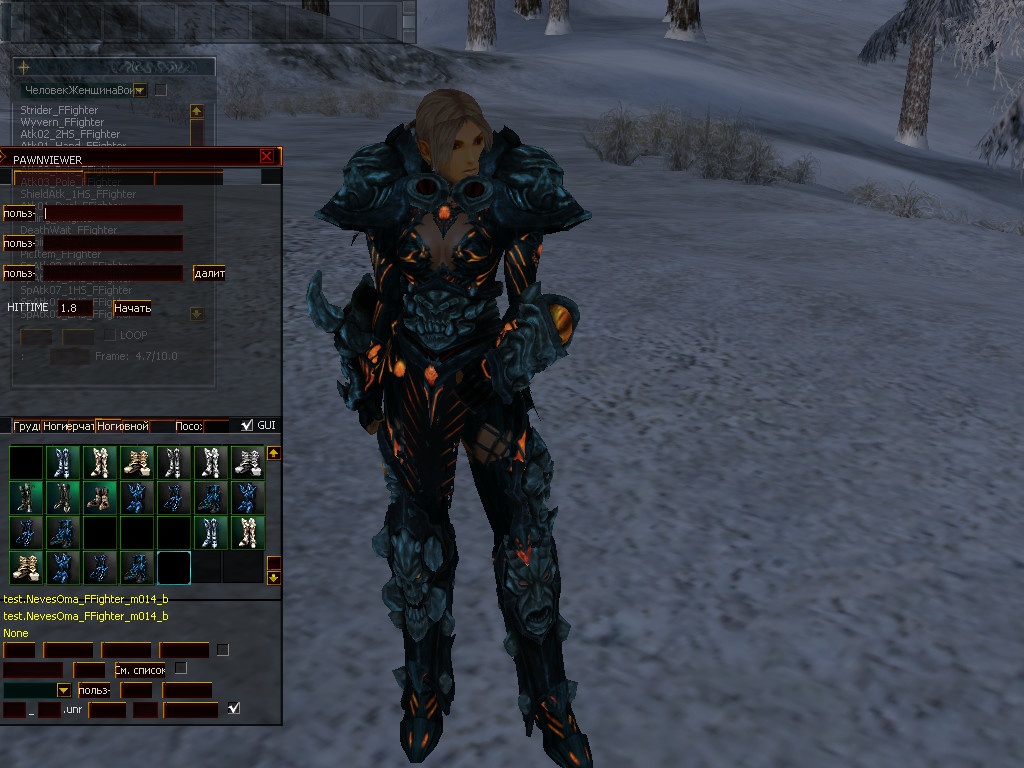Select the cyan-highlighted empty item slot
Screen dimensions: 1024x768
pos(174,567)
